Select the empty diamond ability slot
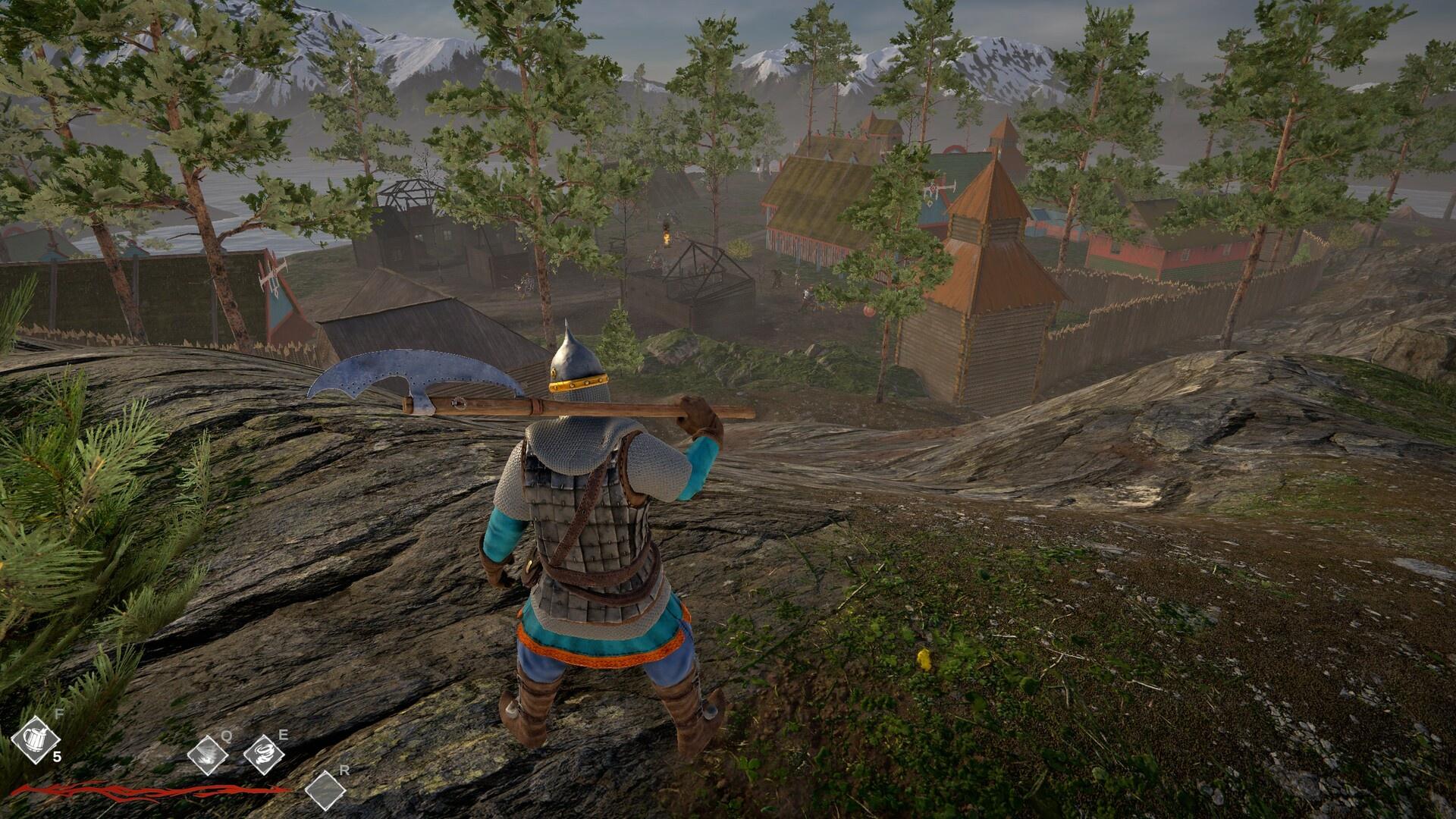1456x819 pixels. [325, 790]
